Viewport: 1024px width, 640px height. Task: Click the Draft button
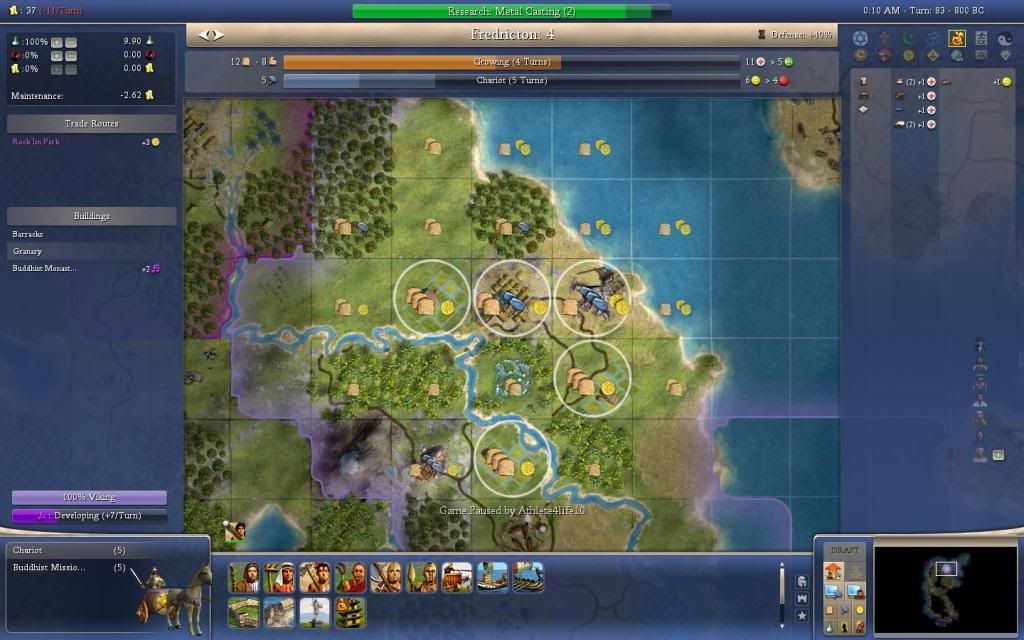point(844,550)
